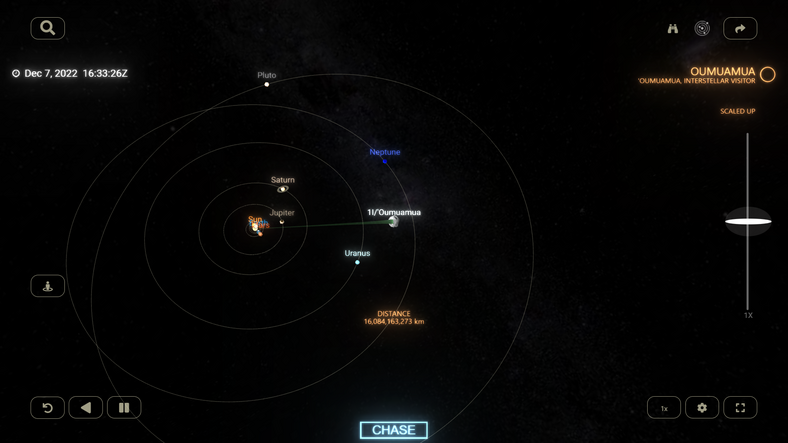The image size is (788, 443).
Task: Select the 1I/'Oumuamua label
Action: point(394,212)
